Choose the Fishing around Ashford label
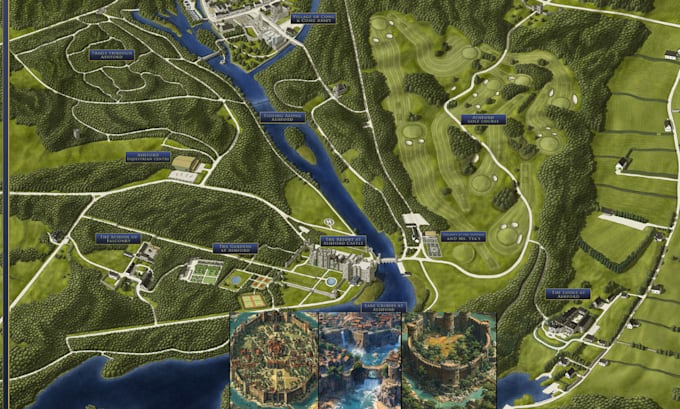This screenshot has width=680, height=409. click(x=283, y=116)
